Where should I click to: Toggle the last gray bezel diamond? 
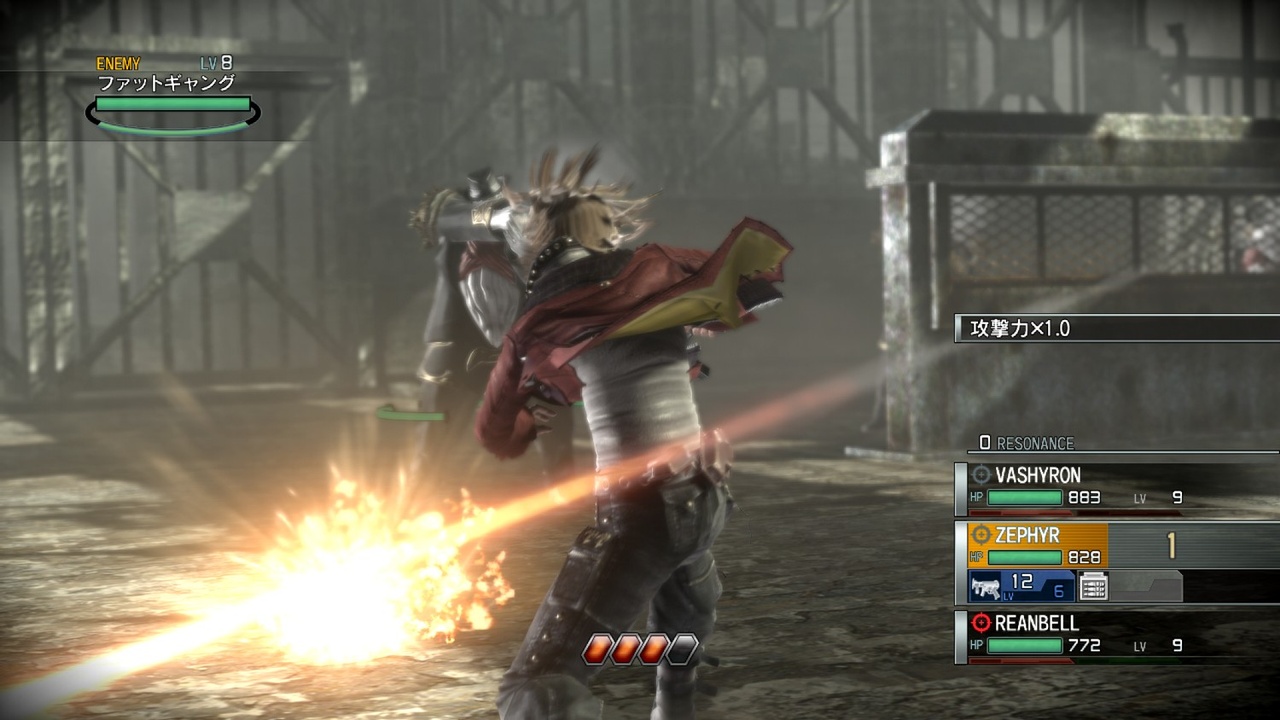681,647
